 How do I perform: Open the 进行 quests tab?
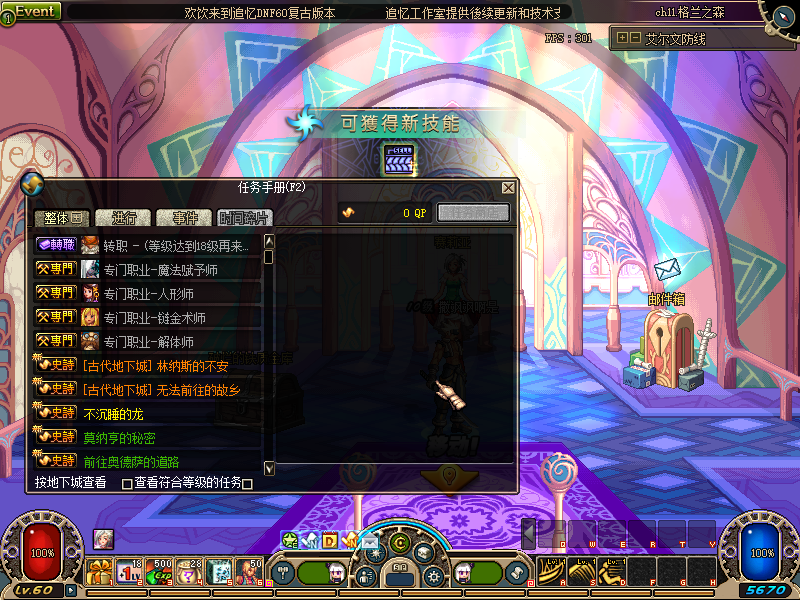click(x=124, y=217)
